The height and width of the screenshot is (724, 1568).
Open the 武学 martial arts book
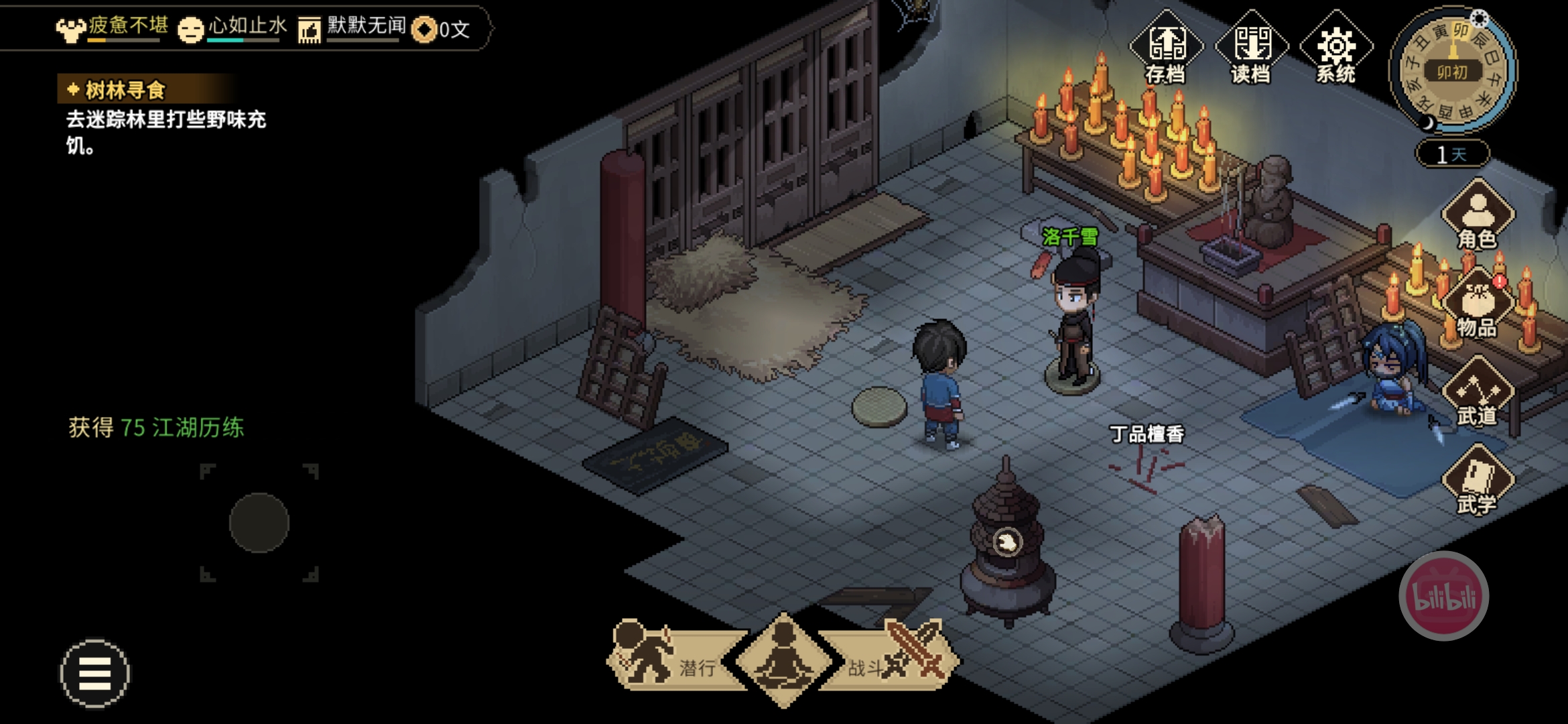[x=1478, y=481]
